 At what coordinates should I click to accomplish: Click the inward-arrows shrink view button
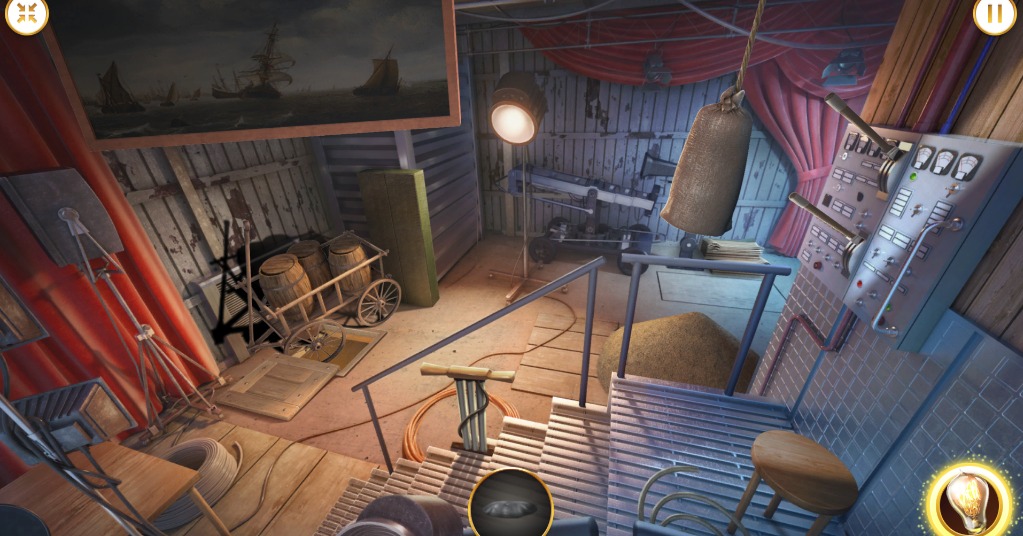pyautogui.click(x=26, y=14)
